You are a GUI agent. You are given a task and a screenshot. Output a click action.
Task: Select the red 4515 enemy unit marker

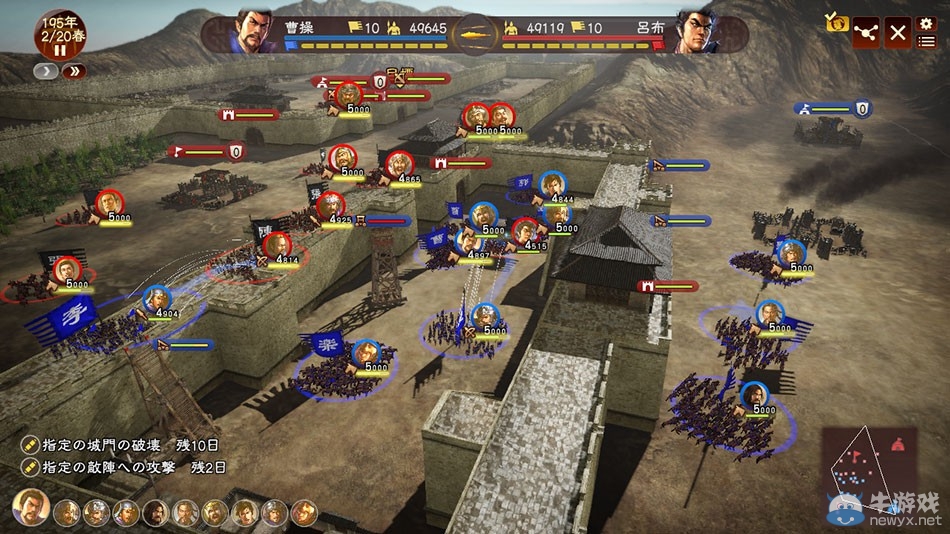[x=526, y=231]
